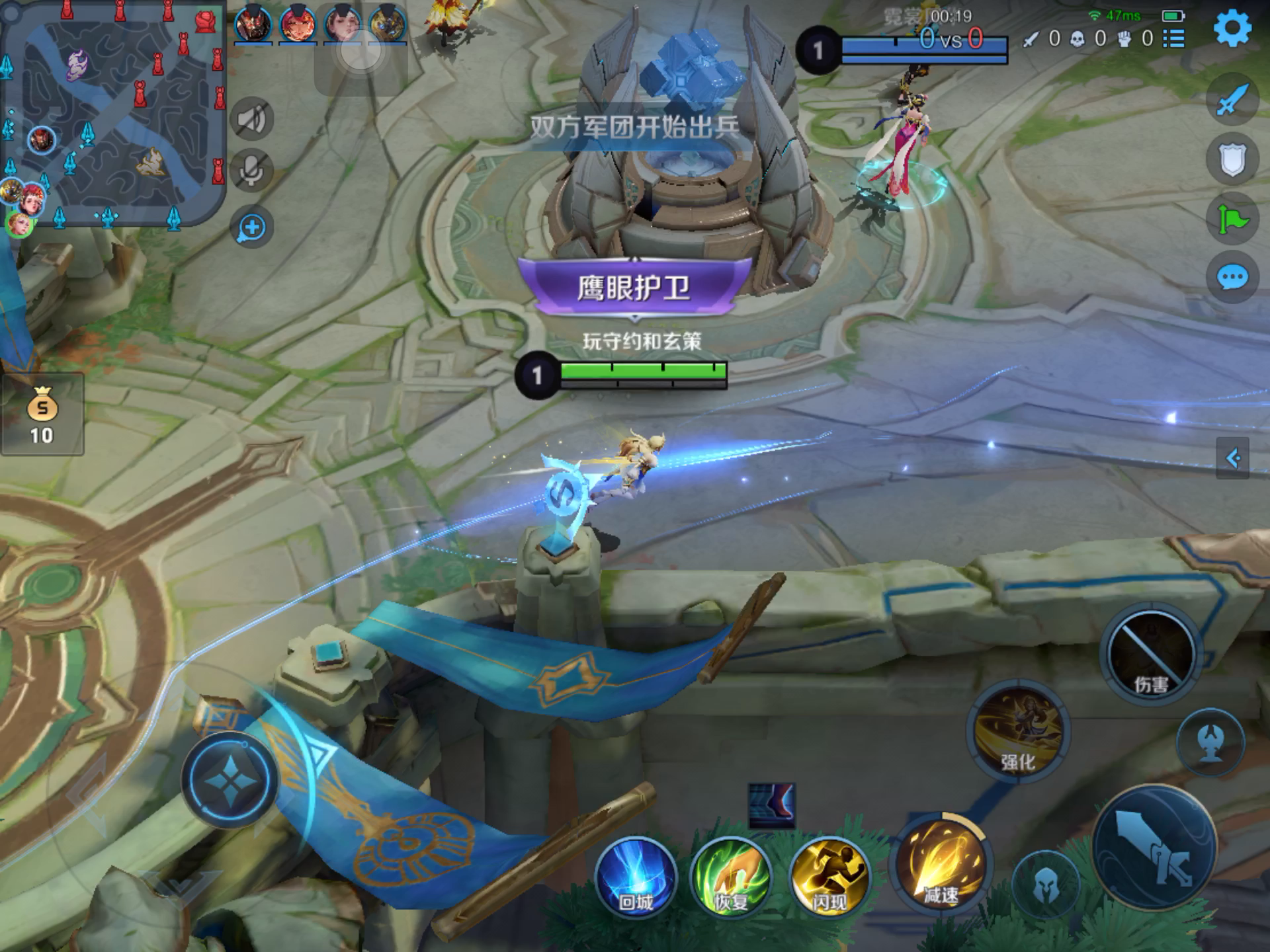Send the defend signal with shield icon
The image size is (1270, 952).
pyautogui.click(x=1232, y=160)
